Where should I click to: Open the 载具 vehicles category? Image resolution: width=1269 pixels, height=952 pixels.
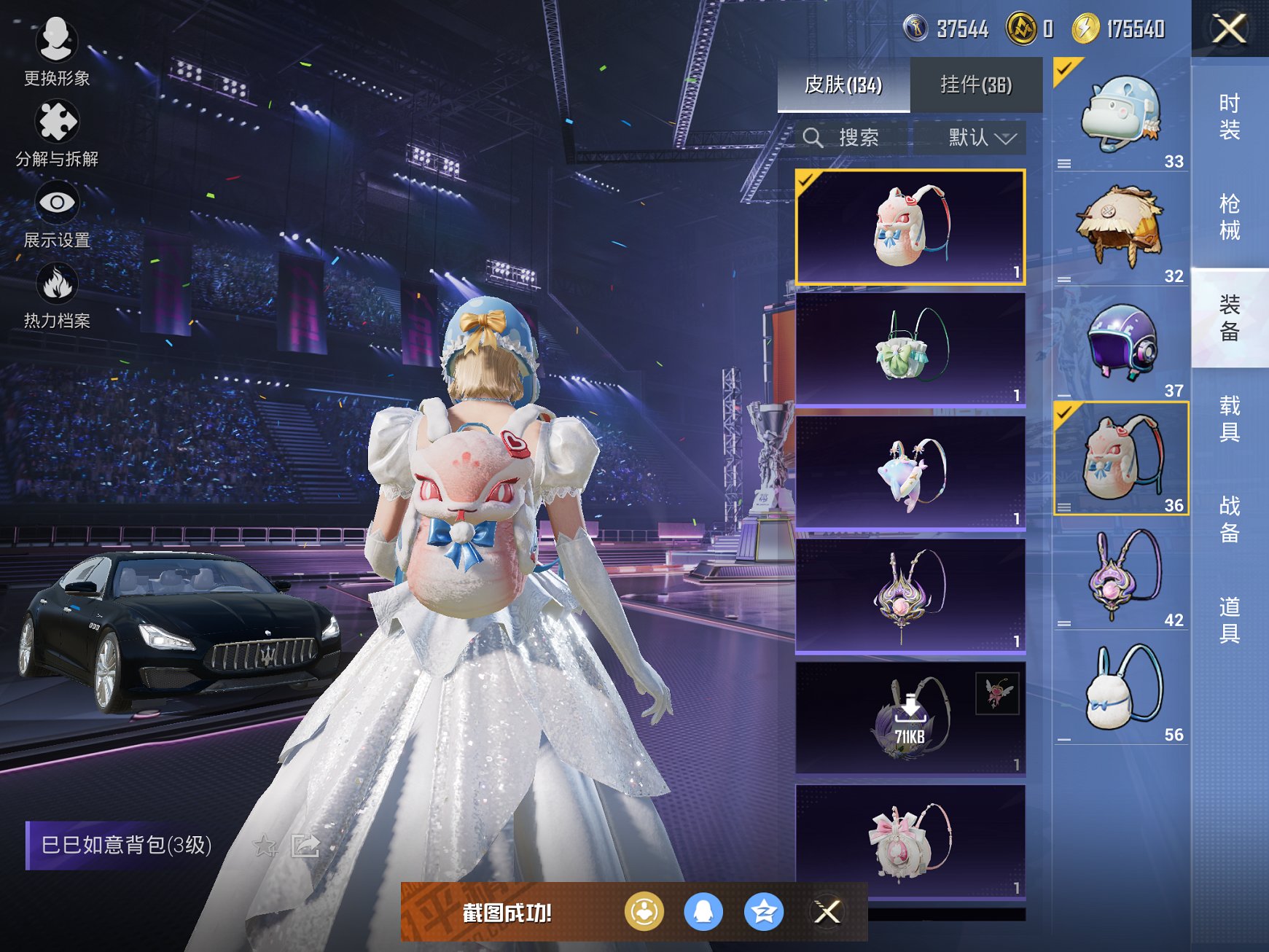click(x=1229, y=418)
